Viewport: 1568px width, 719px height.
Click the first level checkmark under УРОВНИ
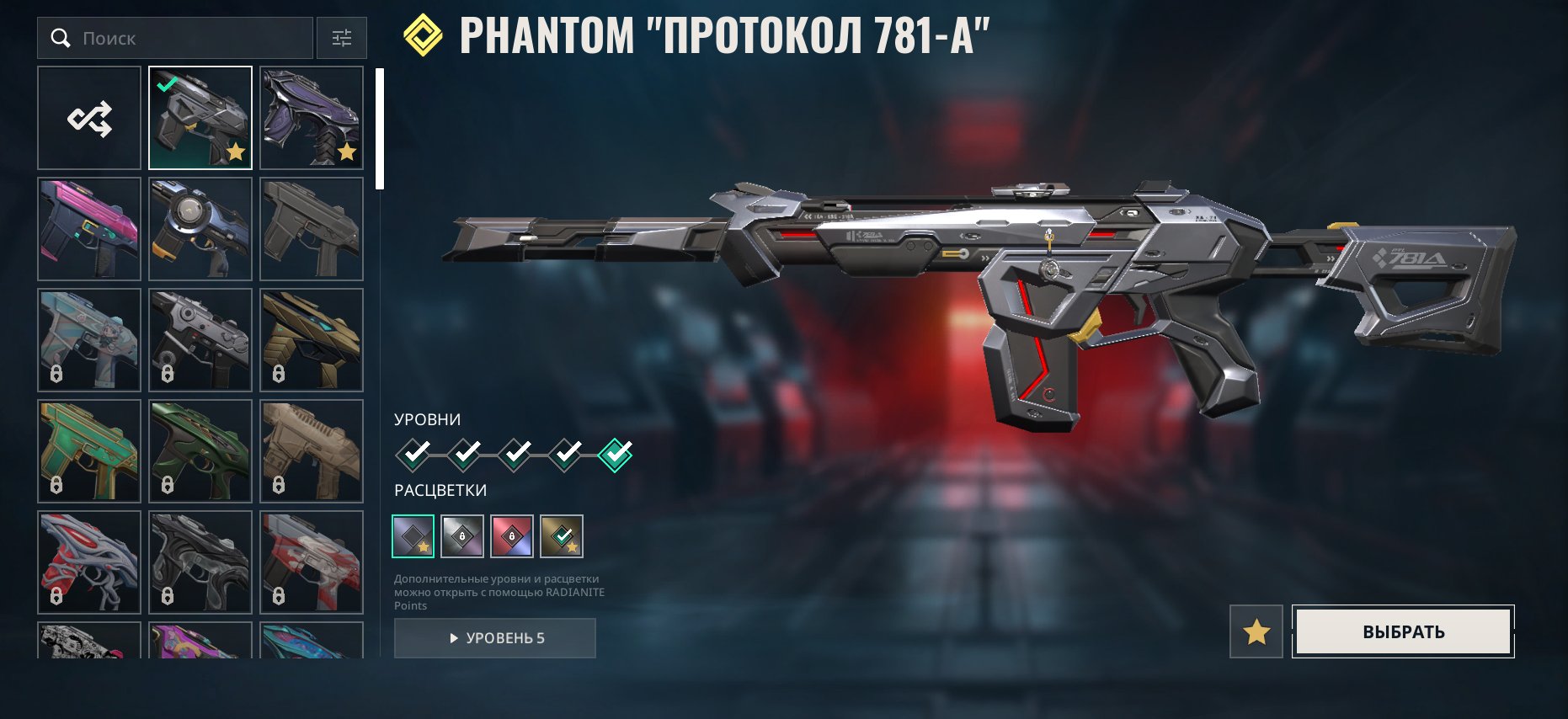point(412,453)
